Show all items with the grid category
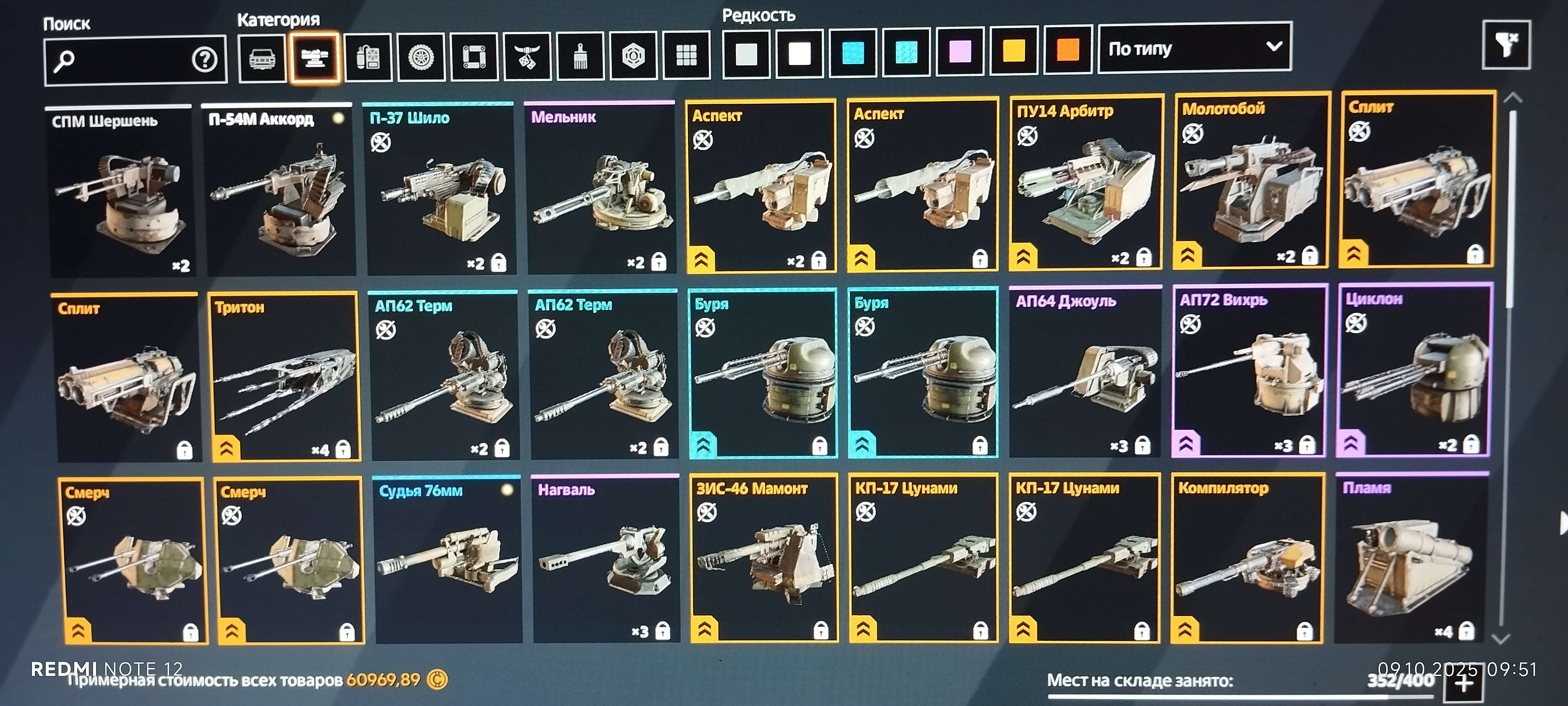 pos(686,55)
